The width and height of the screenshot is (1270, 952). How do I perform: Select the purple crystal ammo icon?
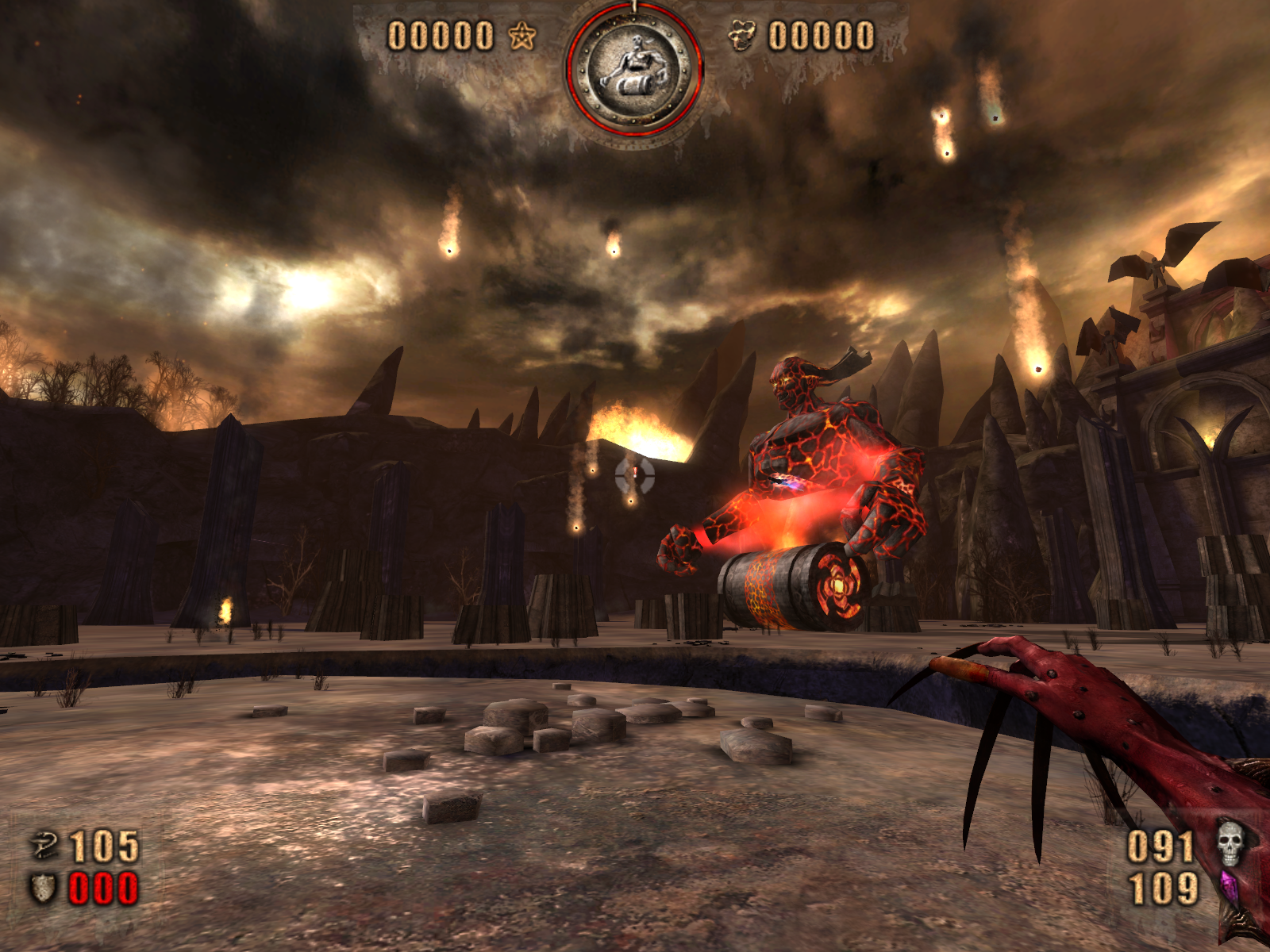point(1230,888)
